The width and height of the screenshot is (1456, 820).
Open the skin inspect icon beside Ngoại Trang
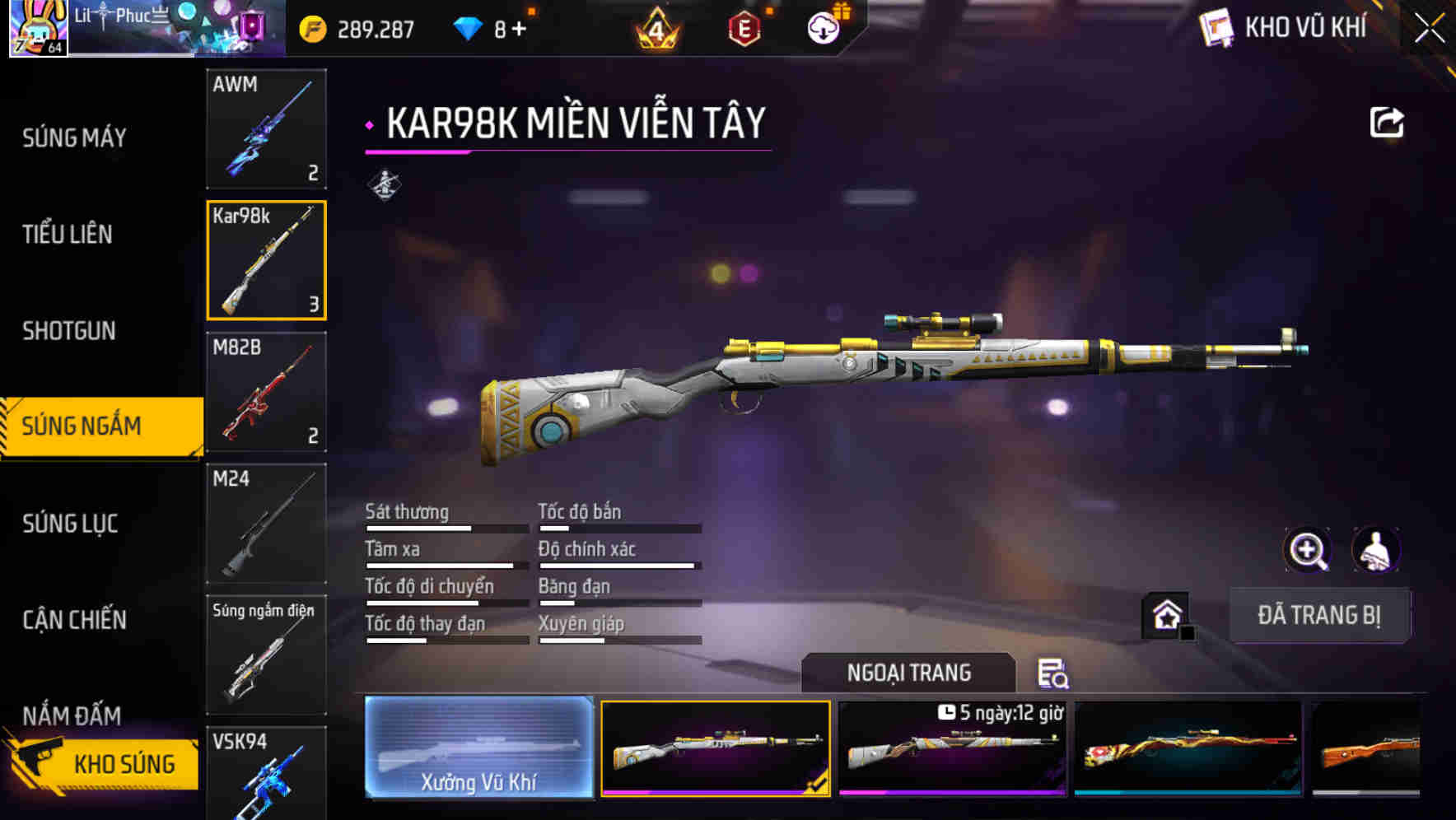coord(1054,673)
